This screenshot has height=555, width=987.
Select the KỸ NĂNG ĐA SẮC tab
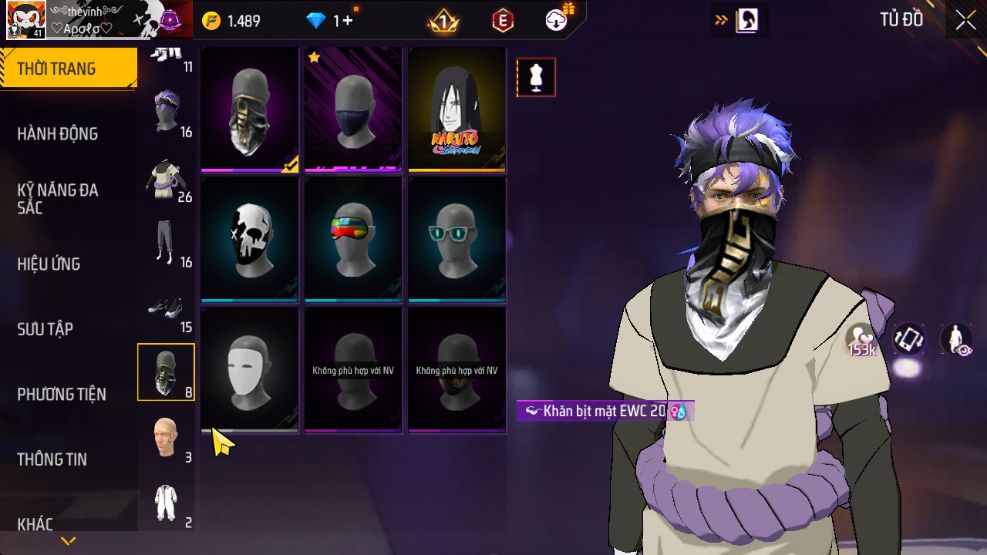pyautogui.click(x=58, y=198)
